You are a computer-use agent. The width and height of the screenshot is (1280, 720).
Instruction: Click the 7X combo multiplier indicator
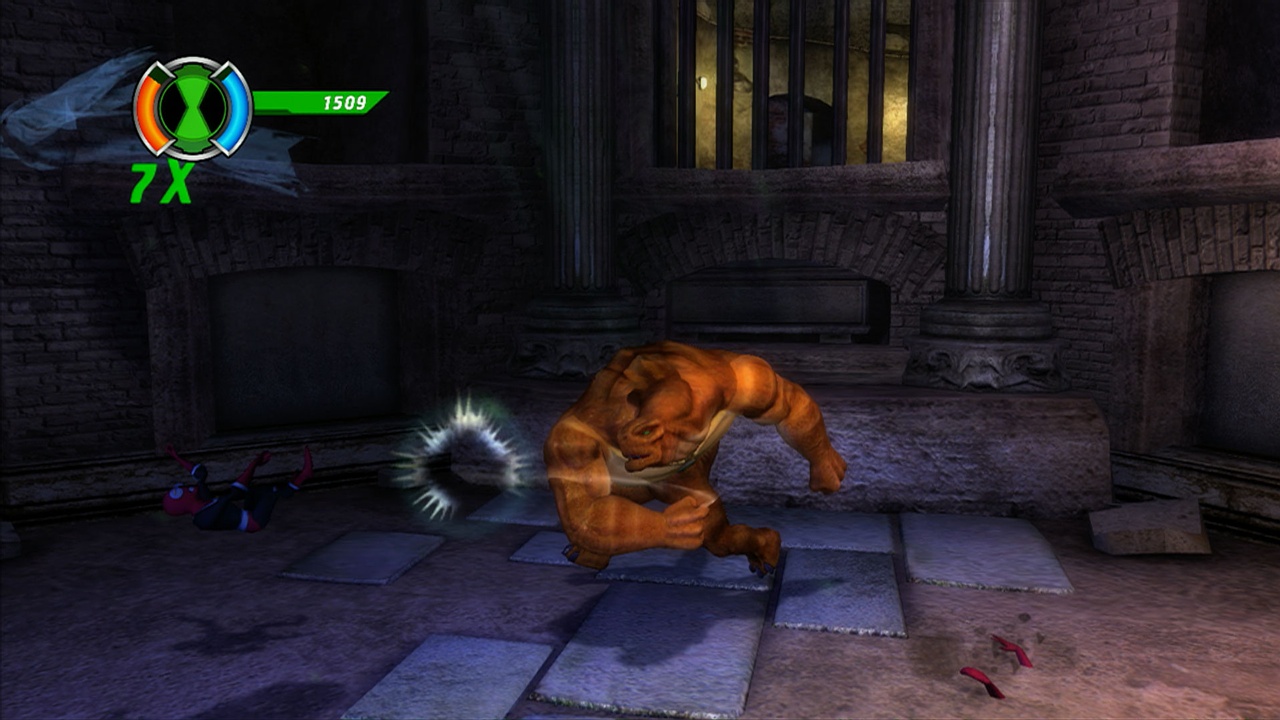(x=163, y=180)
